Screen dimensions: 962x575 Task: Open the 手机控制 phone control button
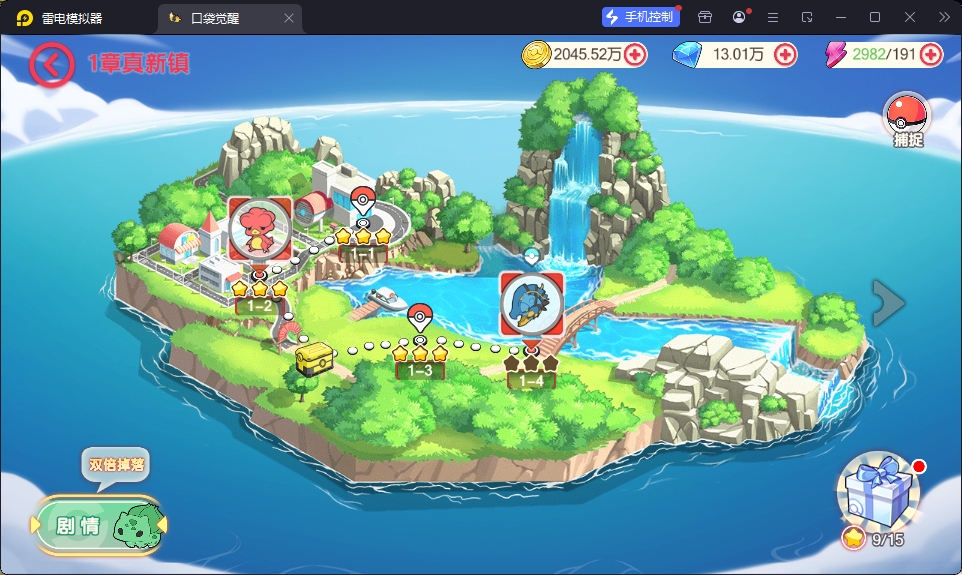coord(641,17)
